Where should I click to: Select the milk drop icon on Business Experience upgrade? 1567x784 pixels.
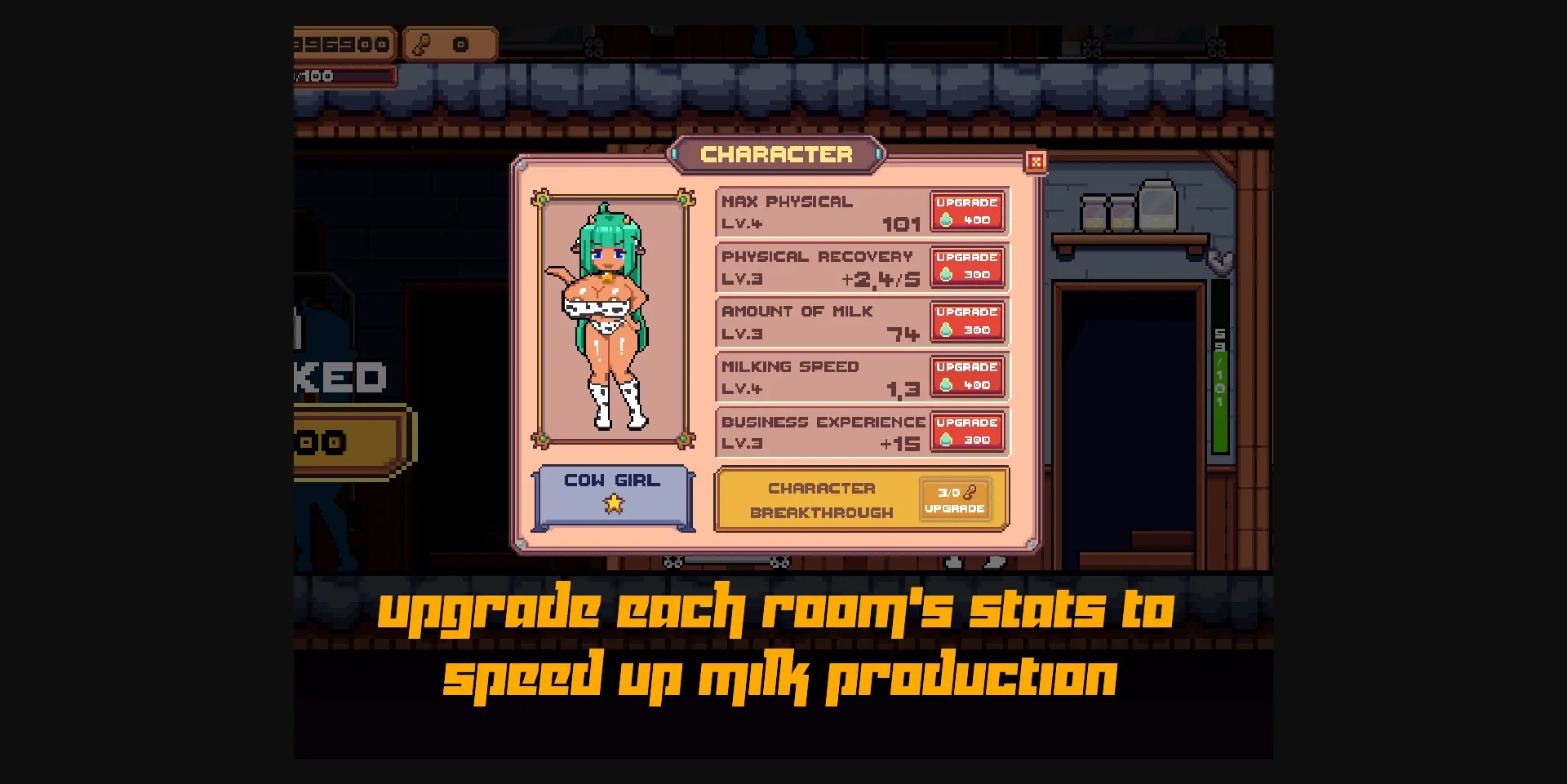pos(947,439)
